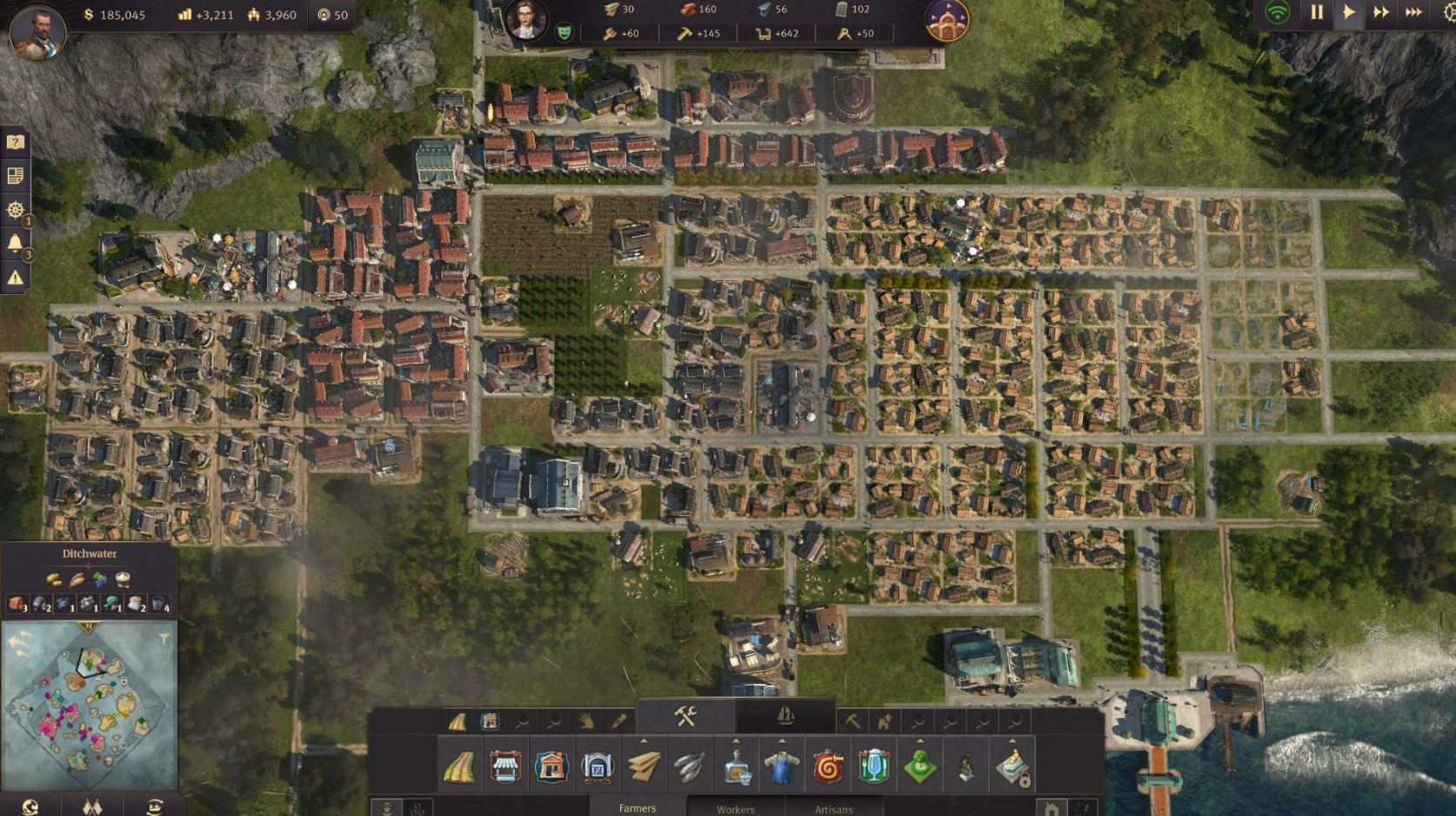Expand the ornament park submenu arrow
The height and width of the screenshot is (816, 1456).
pyautogui.click(x=919, y=741)
